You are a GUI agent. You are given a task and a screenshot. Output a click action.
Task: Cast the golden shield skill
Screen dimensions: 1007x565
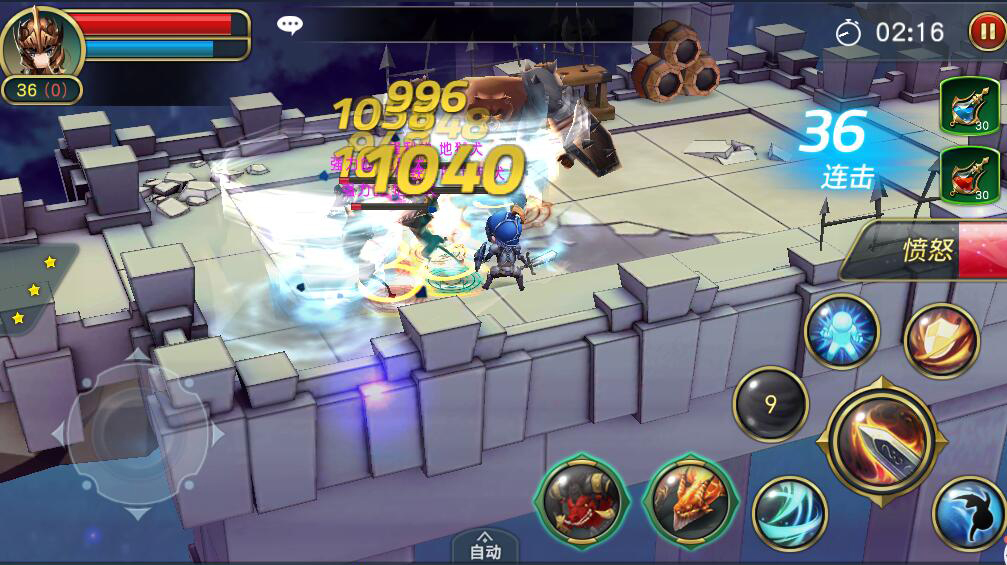(941, 341)
